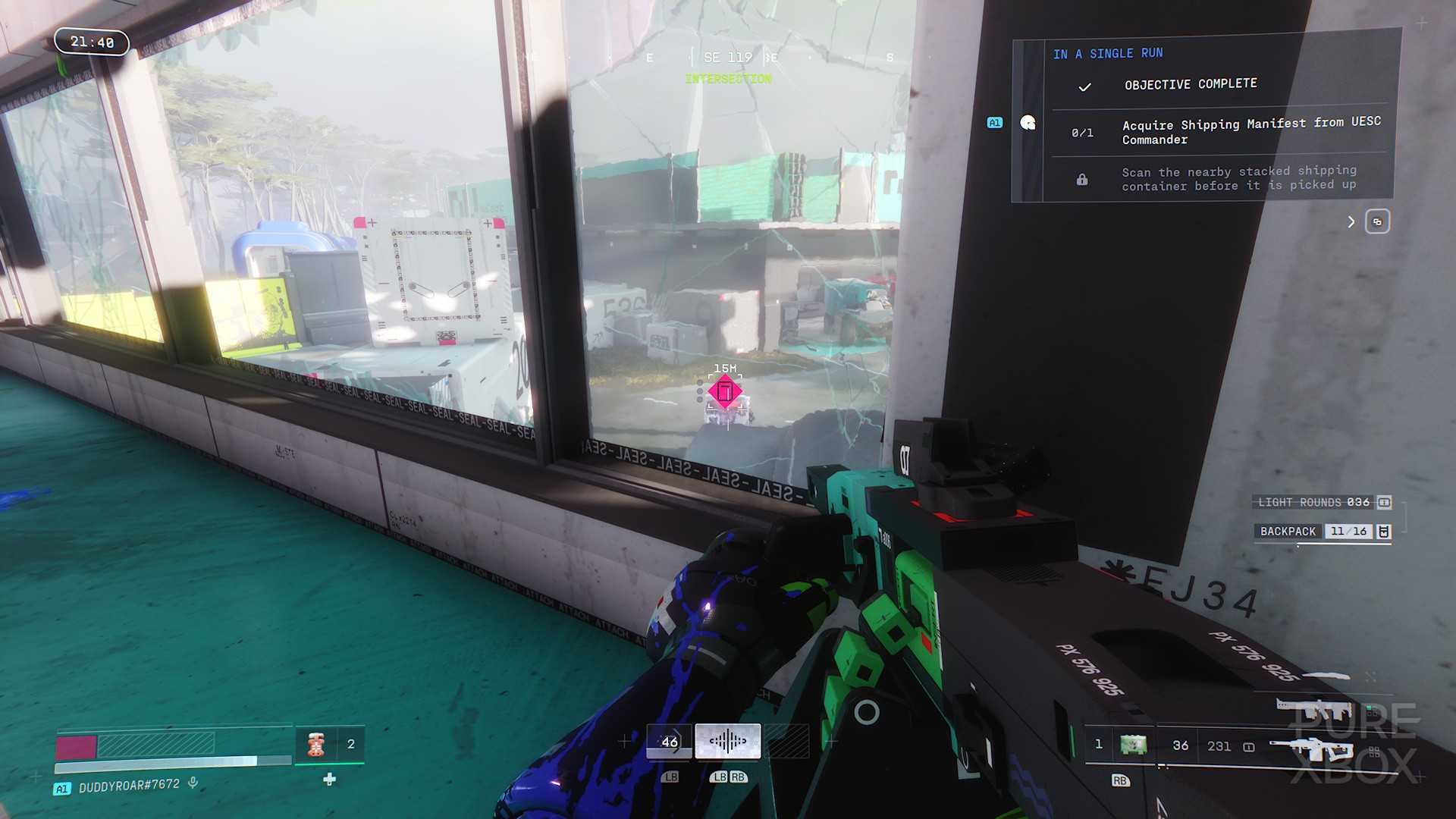The width and height of the screenshot is (1456, 819).
Task: Select the pink 15M waypoint marker
Action: 725,392
